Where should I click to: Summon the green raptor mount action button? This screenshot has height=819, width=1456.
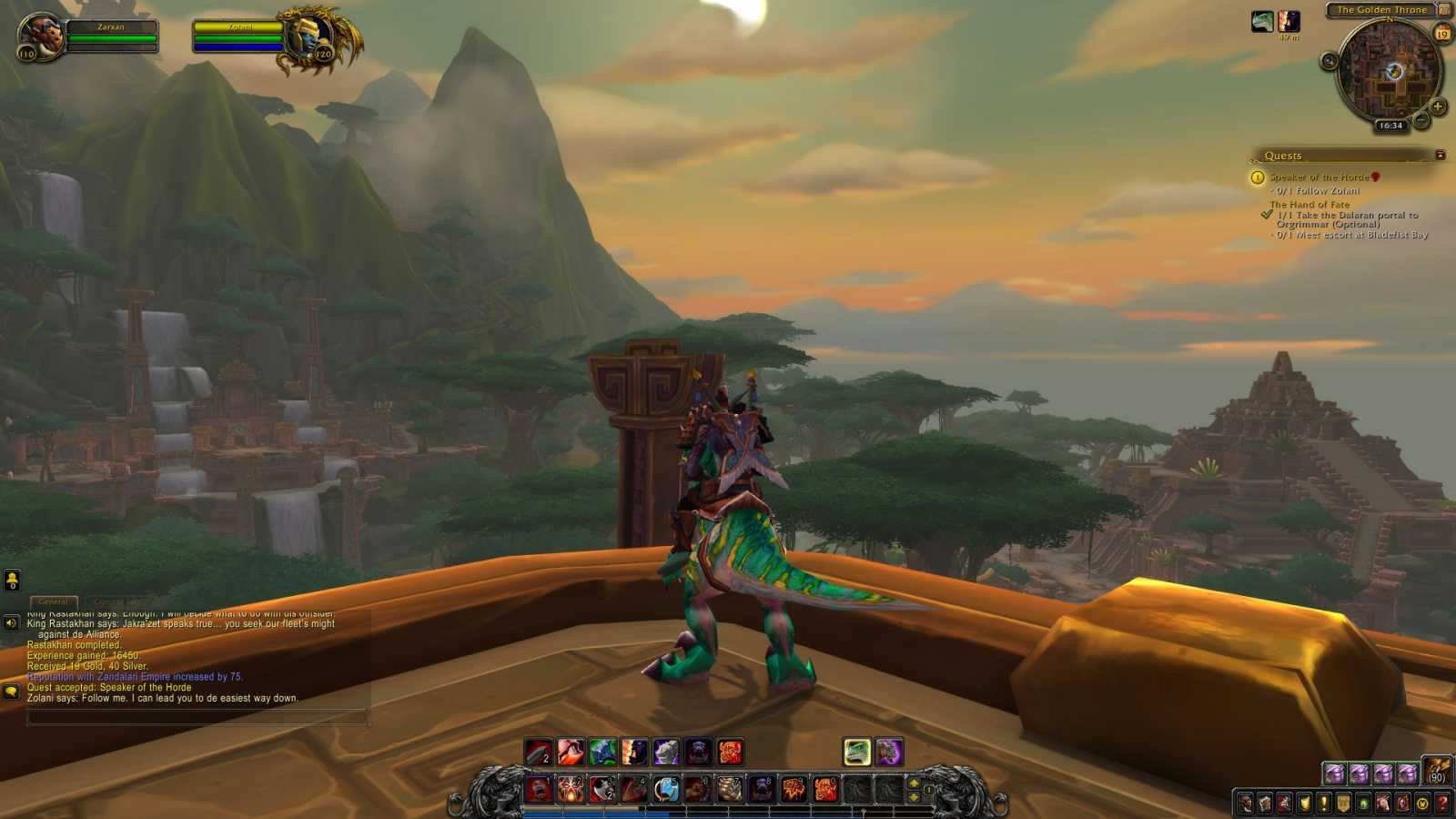point(856,752)
